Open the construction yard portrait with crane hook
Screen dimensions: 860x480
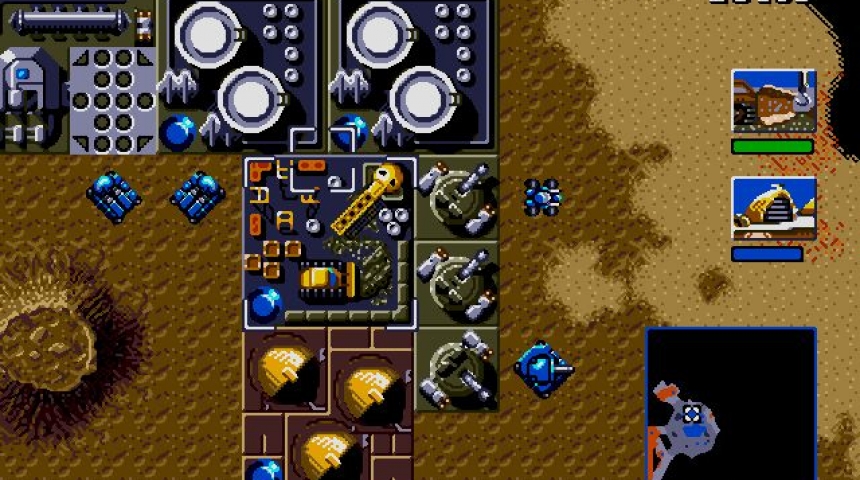773,101
